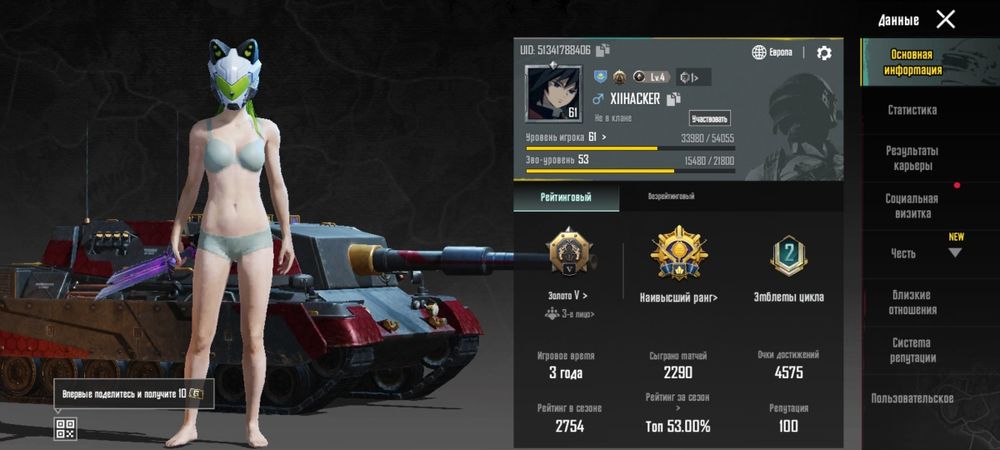Switch to the Безрейтинговый tab

[671, 197]
